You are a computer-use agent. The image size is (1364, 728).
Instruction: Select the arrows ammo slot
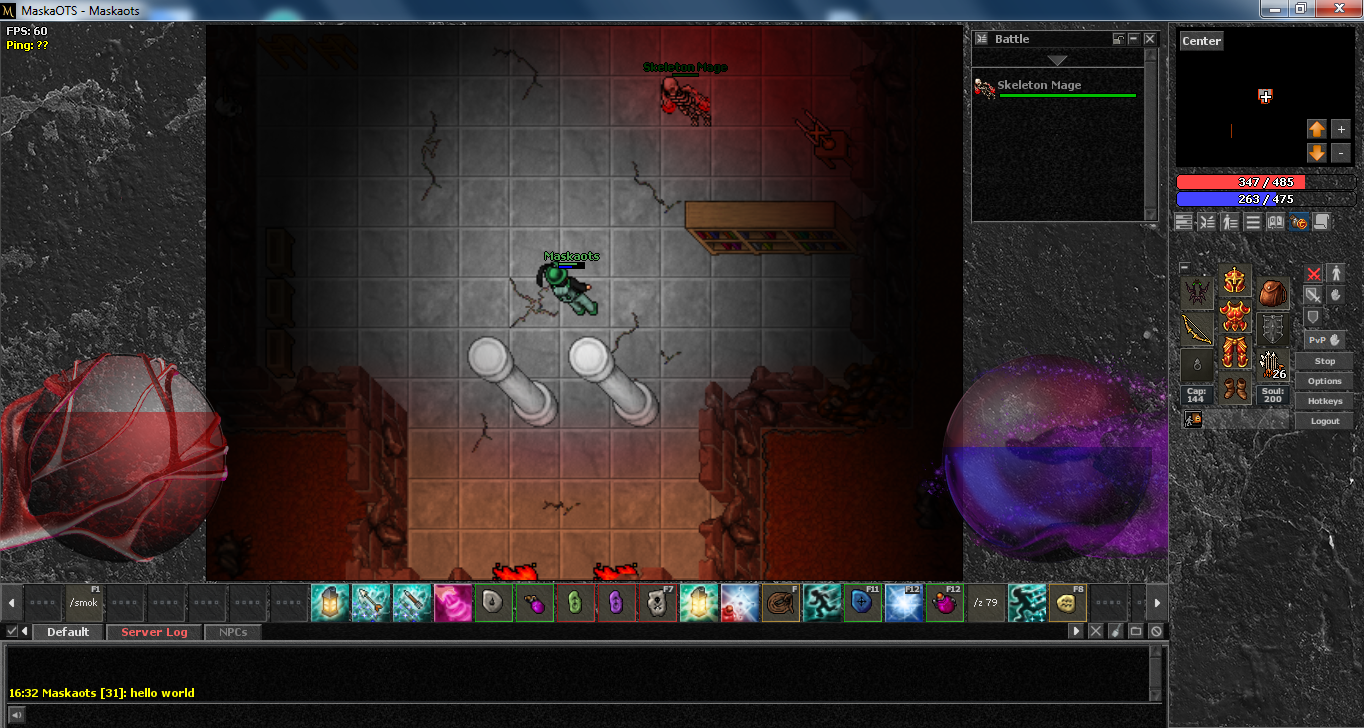point(1273,366)
